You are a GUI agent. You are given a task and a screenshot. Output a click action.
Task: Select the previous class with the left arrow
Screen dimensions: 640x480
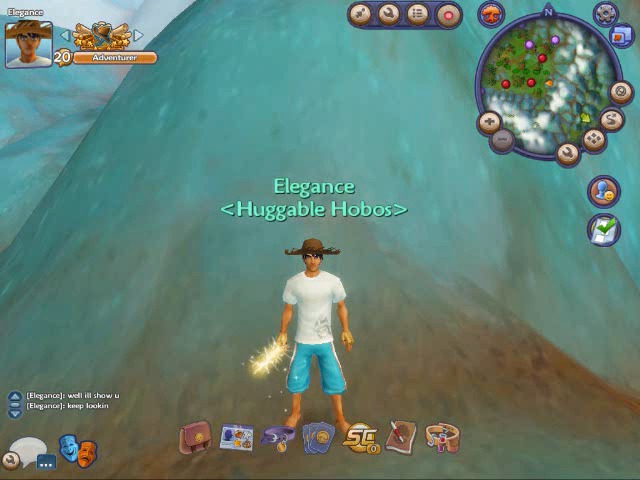pyautogui.click(x=64, y=35)
